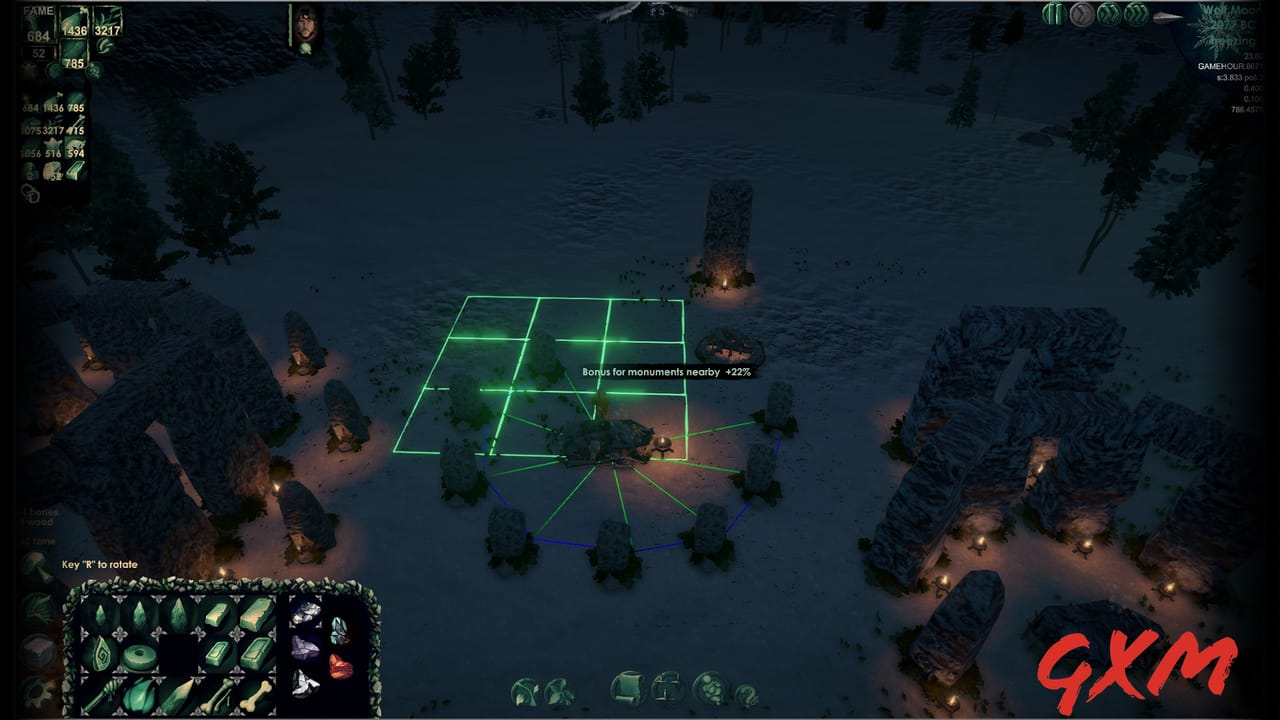Viewport: 1280px width, 720px height.
Task: Select the sapling planting icon in bottom toolbar
Action: [x=523, y=690]
